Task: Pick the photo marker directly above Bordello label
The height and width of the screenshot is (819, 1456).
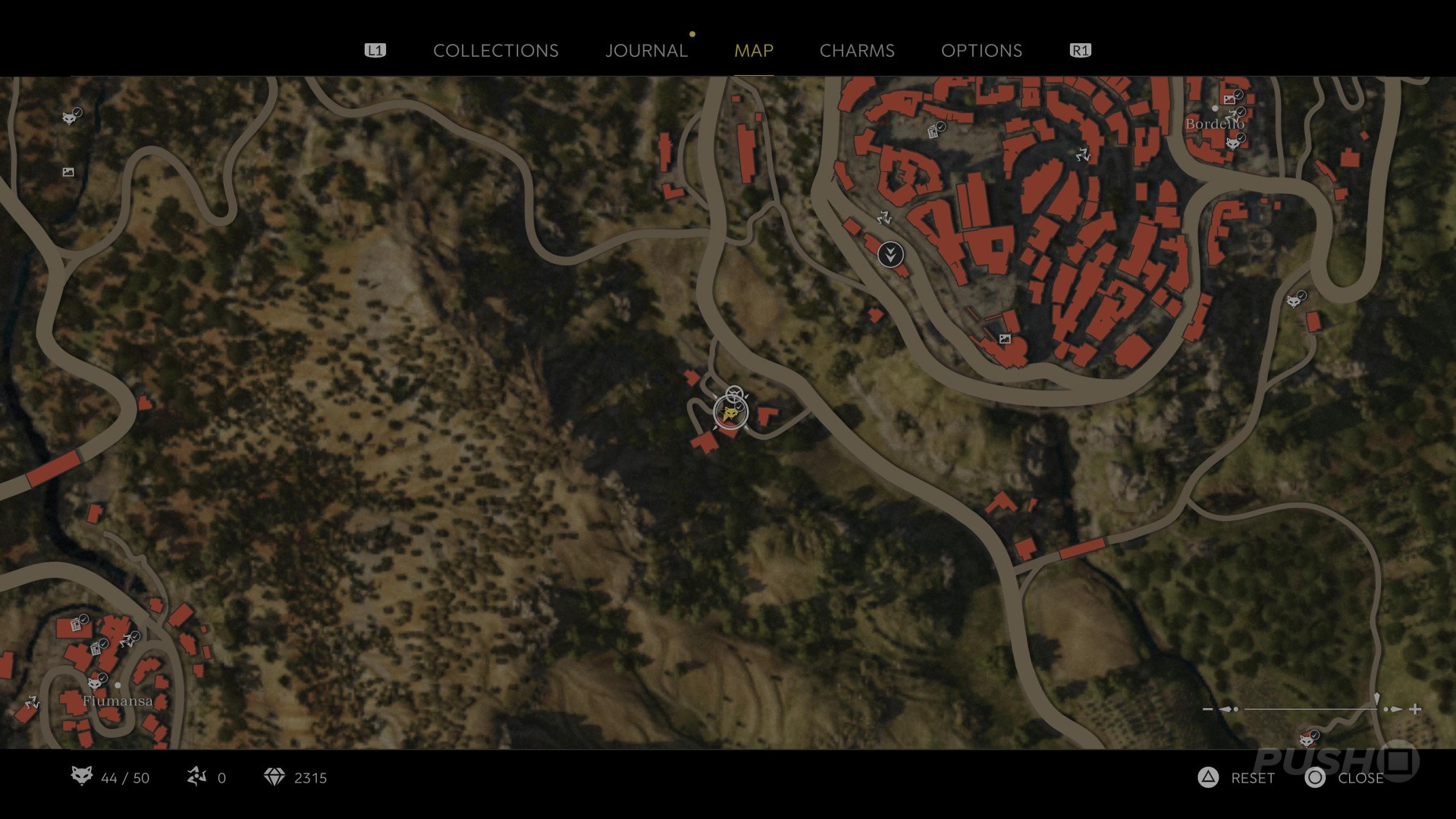Action: (x=1229, y=99)
